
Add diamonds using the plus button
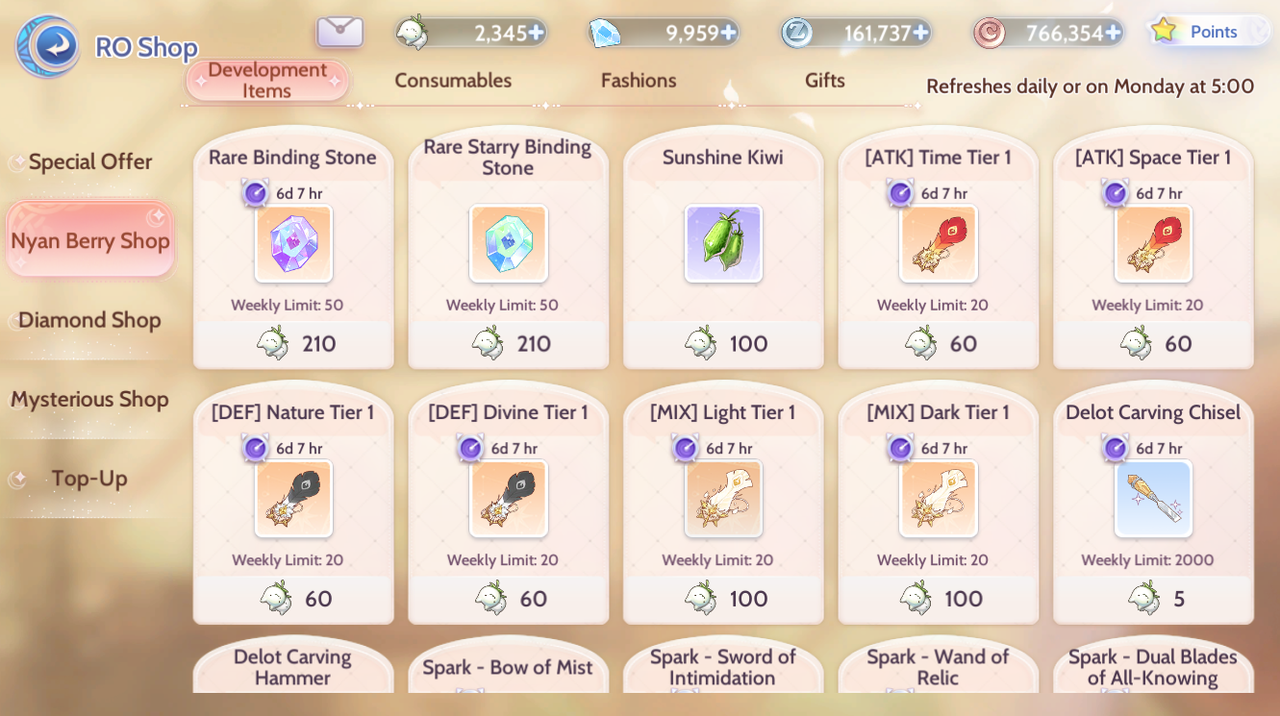pos(729,33)
